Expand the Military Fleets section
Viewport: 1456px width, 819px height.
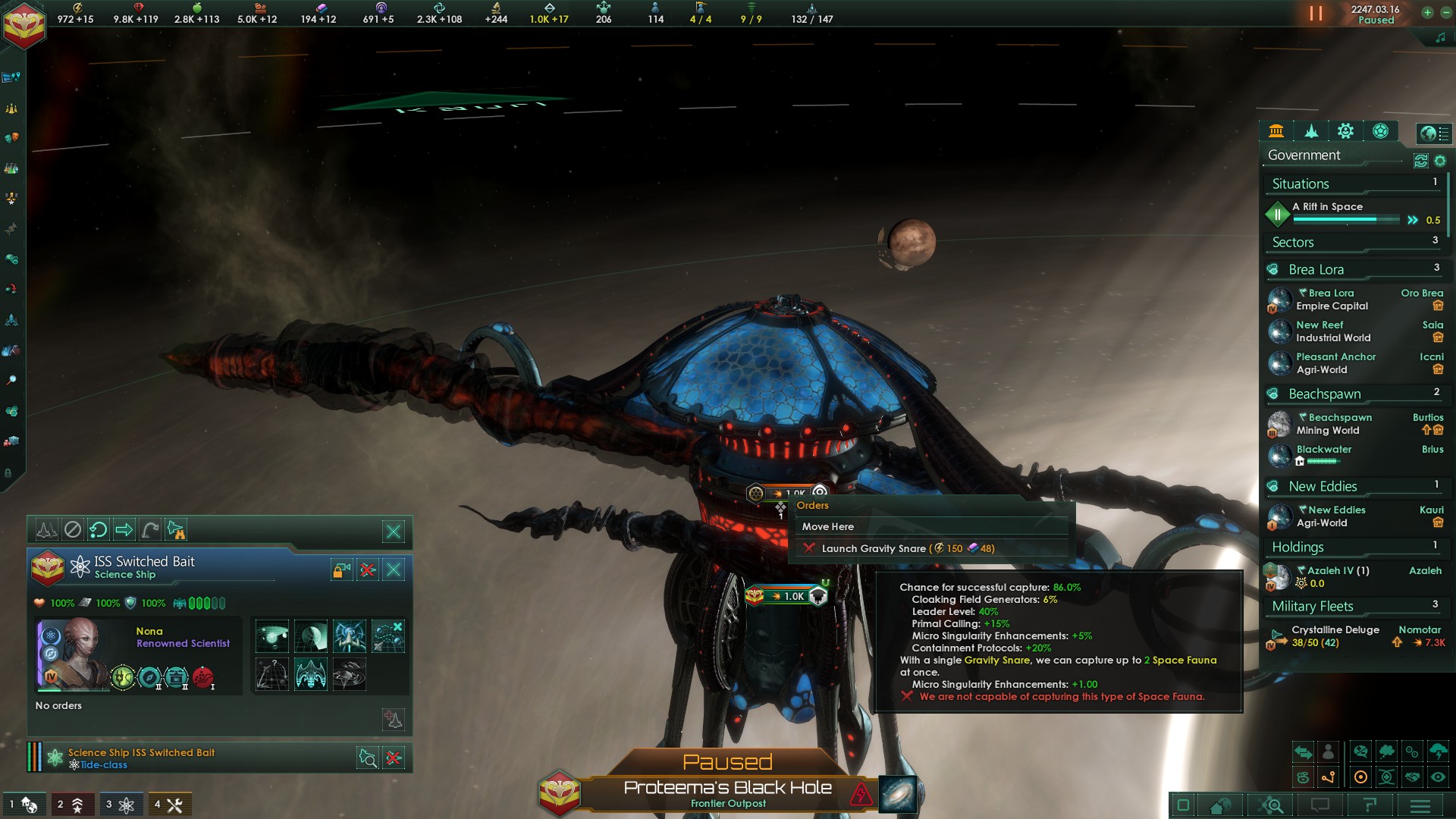click(1312, 606)
